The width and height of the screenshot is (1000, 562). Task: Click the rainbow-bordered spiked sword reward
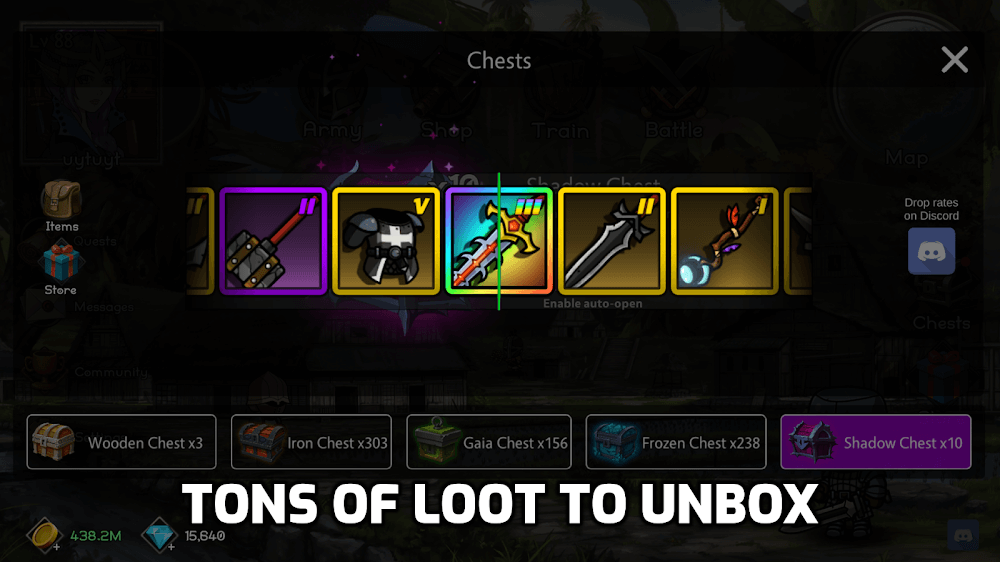[499, 241]
